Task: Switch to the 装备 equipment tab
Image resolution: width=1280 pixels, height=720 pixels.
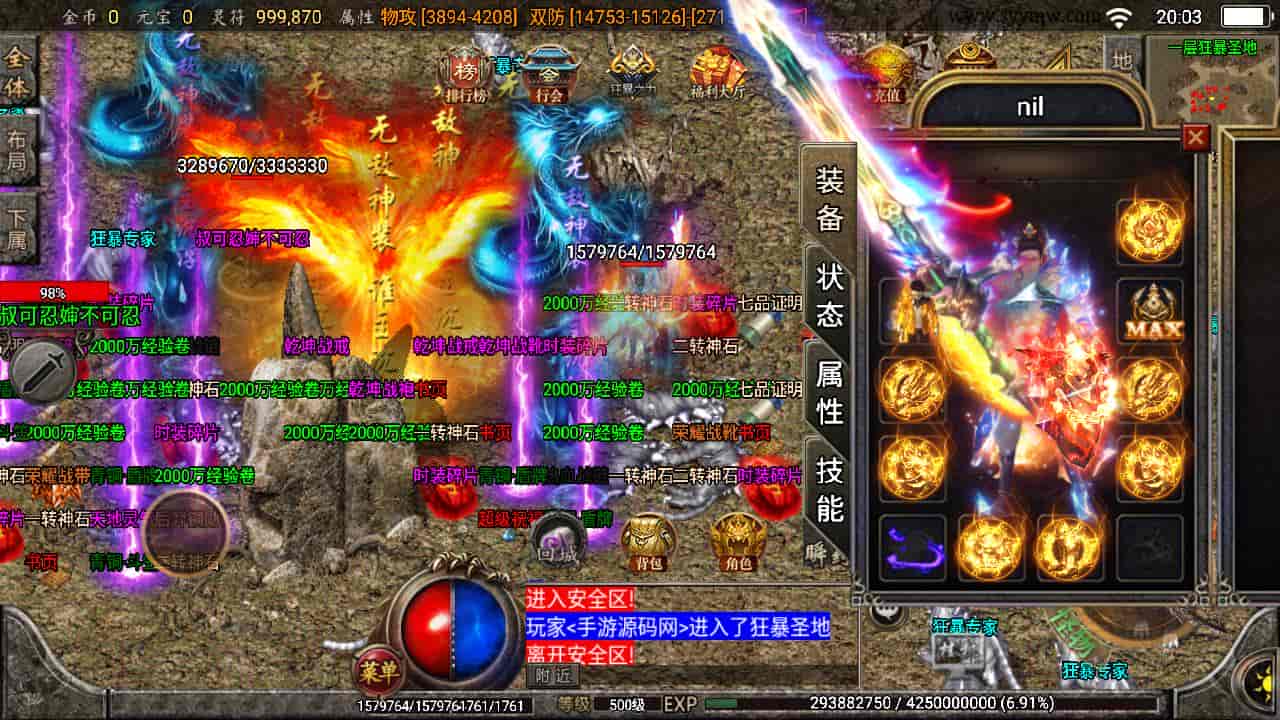Action: point(830,198)
